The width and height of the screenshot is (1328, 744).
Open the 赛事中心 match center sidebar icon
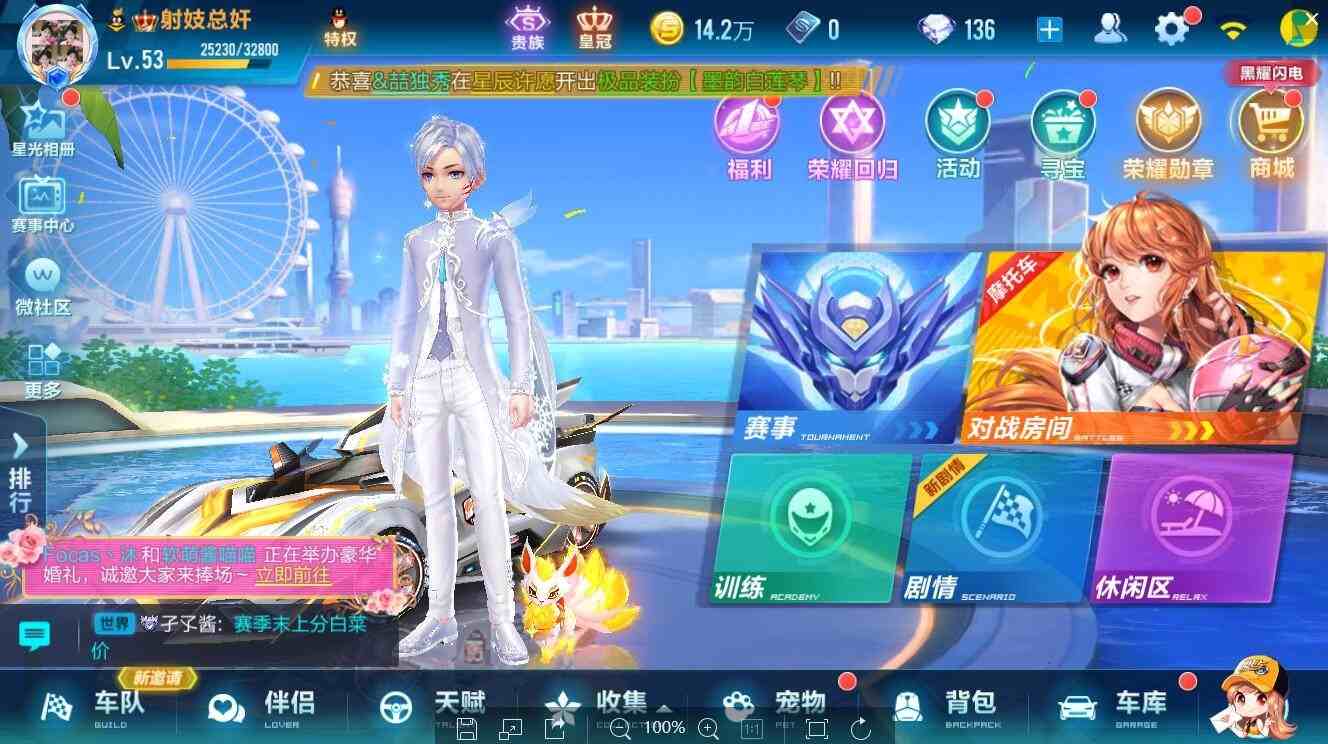40,200
